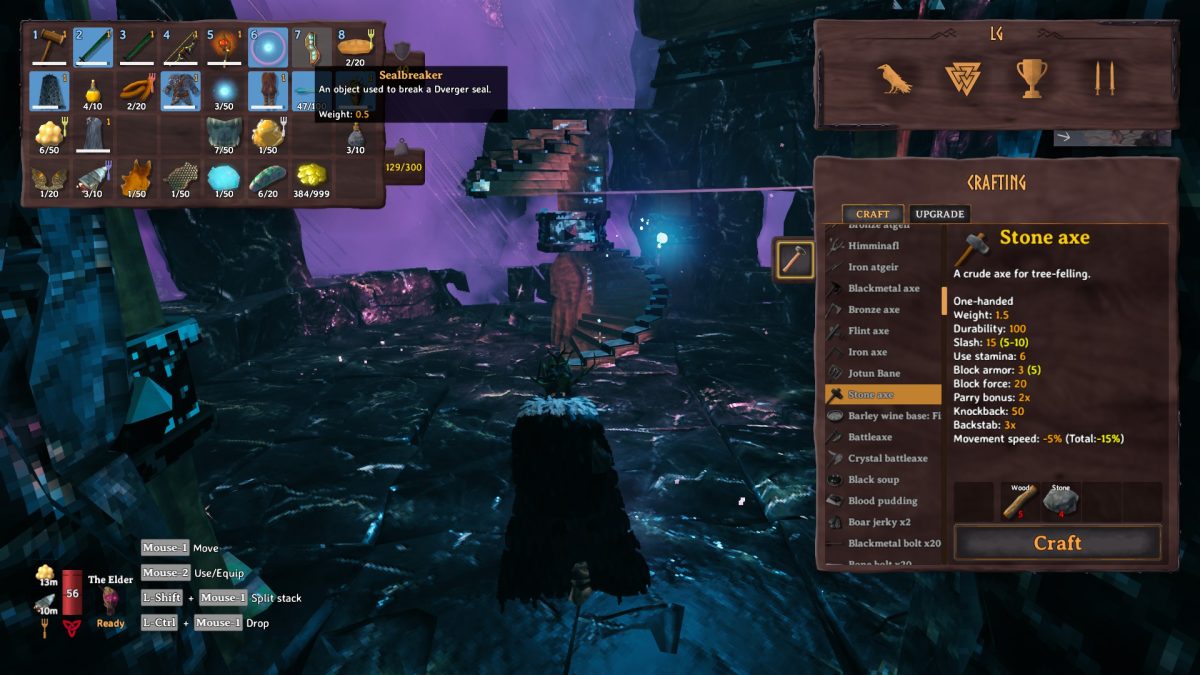Click the hammer repair button beside crafting
The image size is (1200, 675).
pos(795,259)
